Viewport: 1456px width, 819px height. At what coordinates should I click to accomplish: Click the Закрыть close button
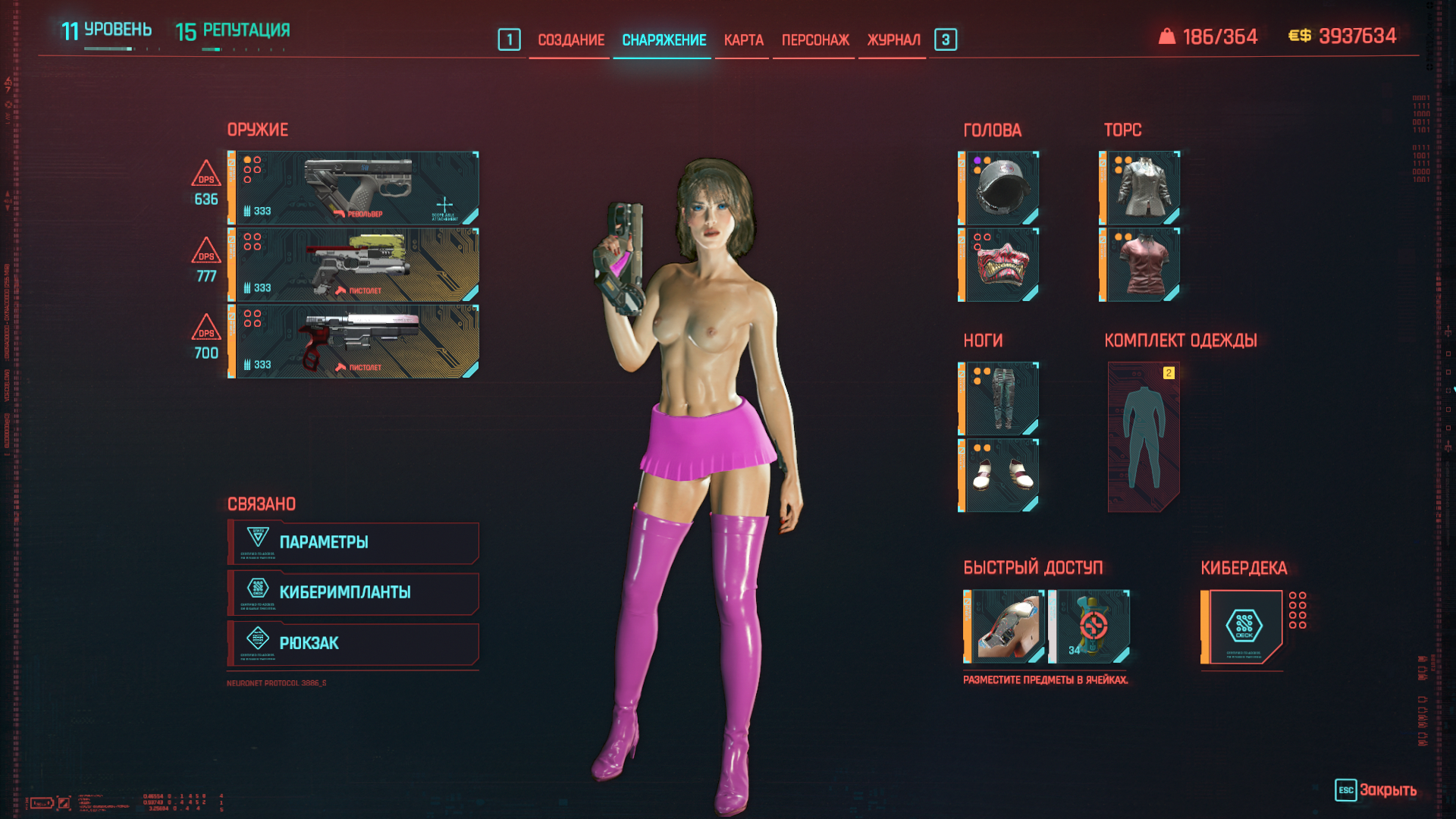click(x=1376, y=790)
